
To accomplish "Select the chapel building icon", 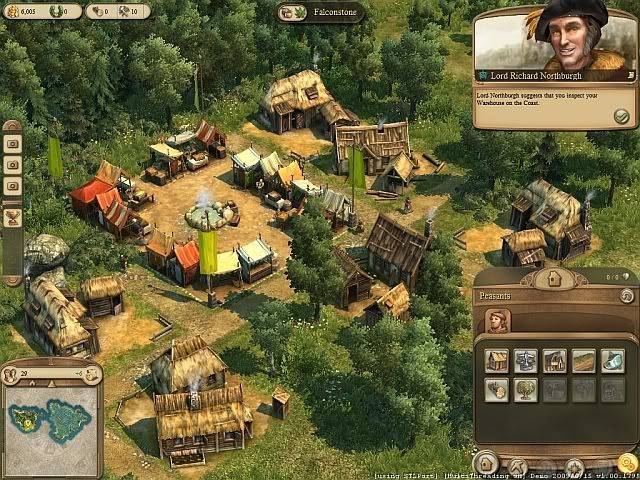I will (555, 361).
